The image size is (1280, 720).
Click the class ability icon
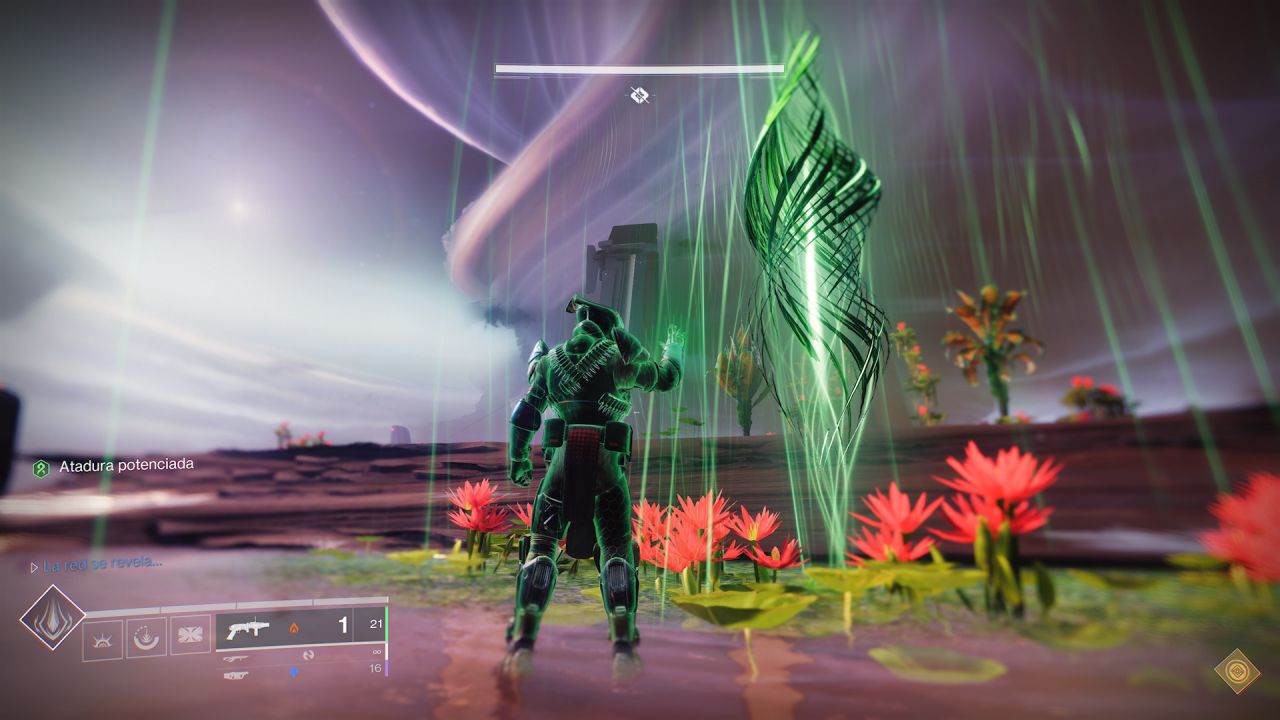pyautogui.click(x=102, y=638)
